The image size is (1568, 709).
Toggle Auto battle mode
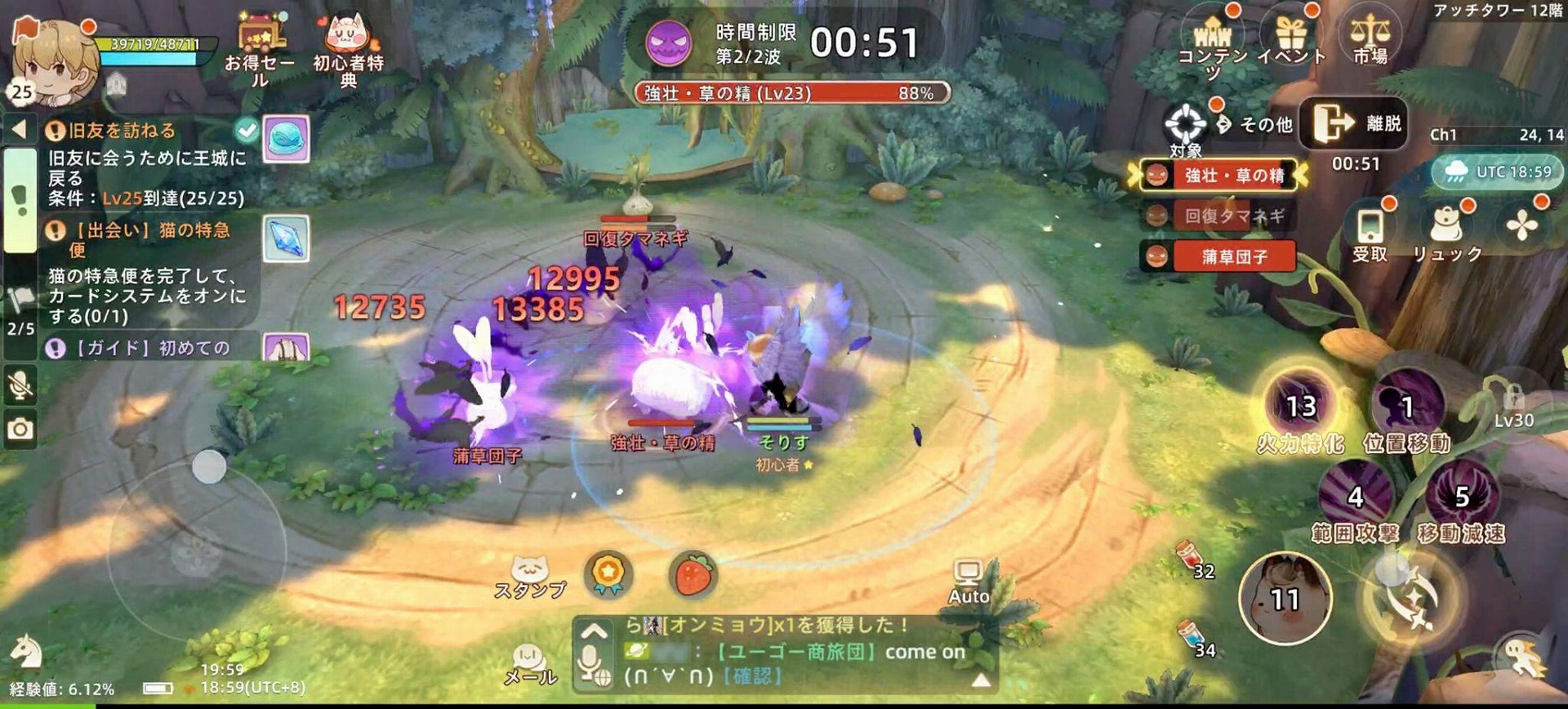click(969, 581)
